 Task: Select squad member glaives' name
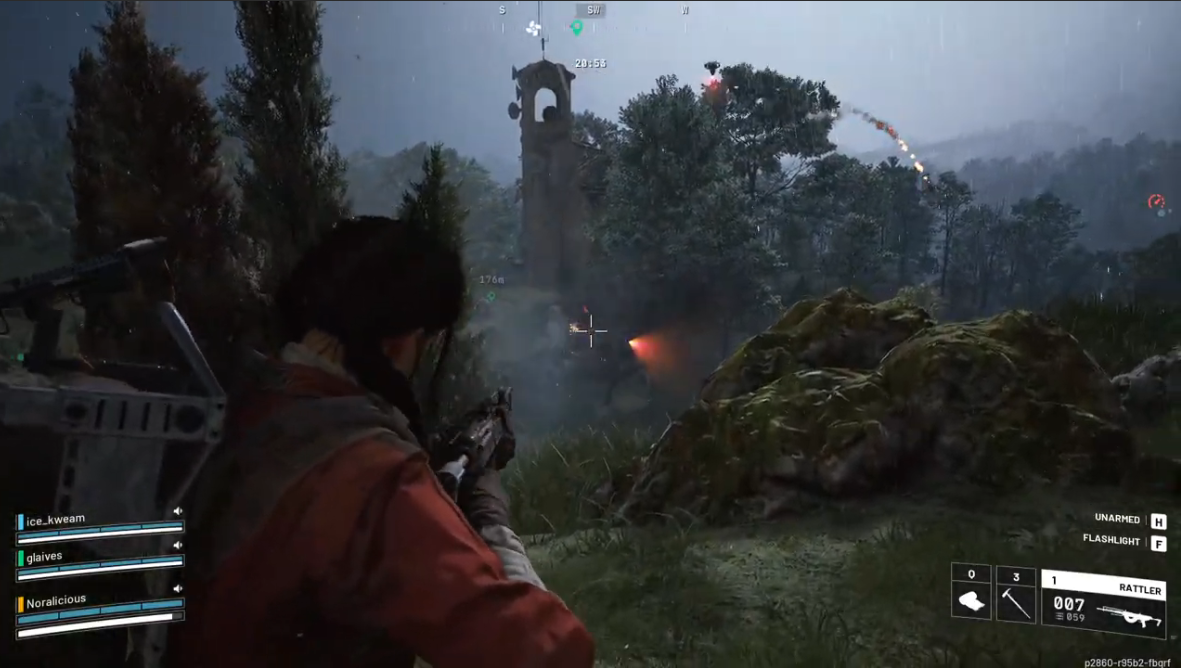tap(44, 557)
